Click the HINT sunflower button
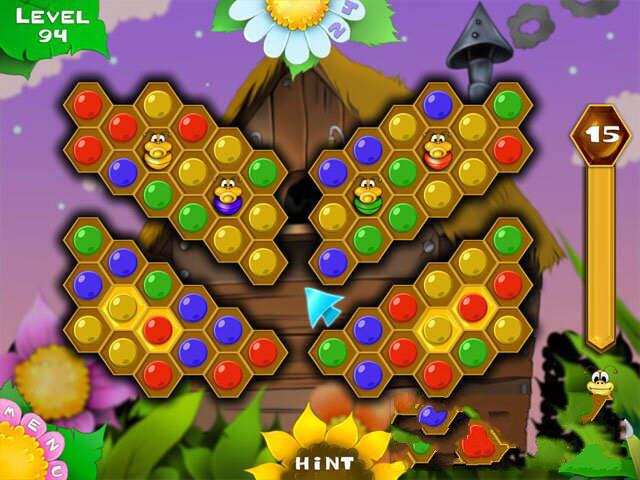 pyautogui.click(x=322, y=461)
